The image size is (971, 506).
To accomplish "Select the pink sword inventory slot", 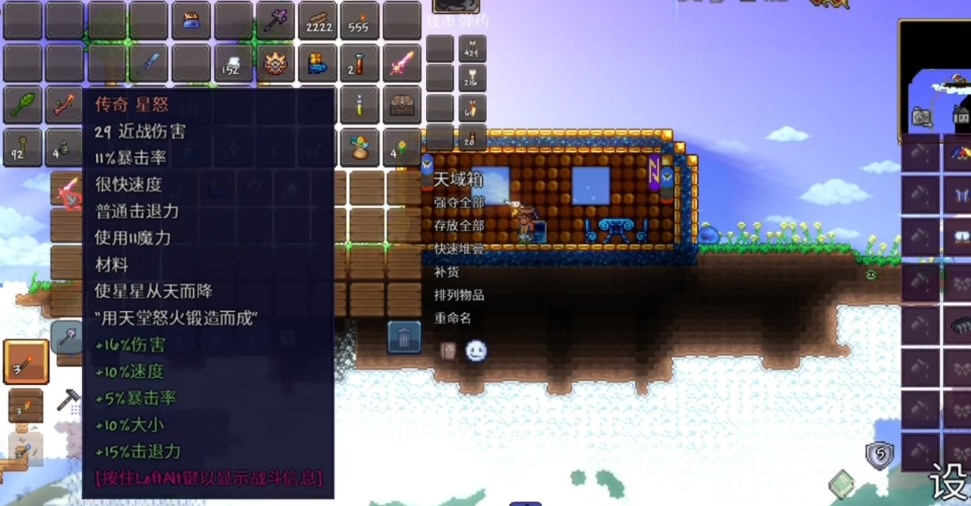I will [401, 63].
